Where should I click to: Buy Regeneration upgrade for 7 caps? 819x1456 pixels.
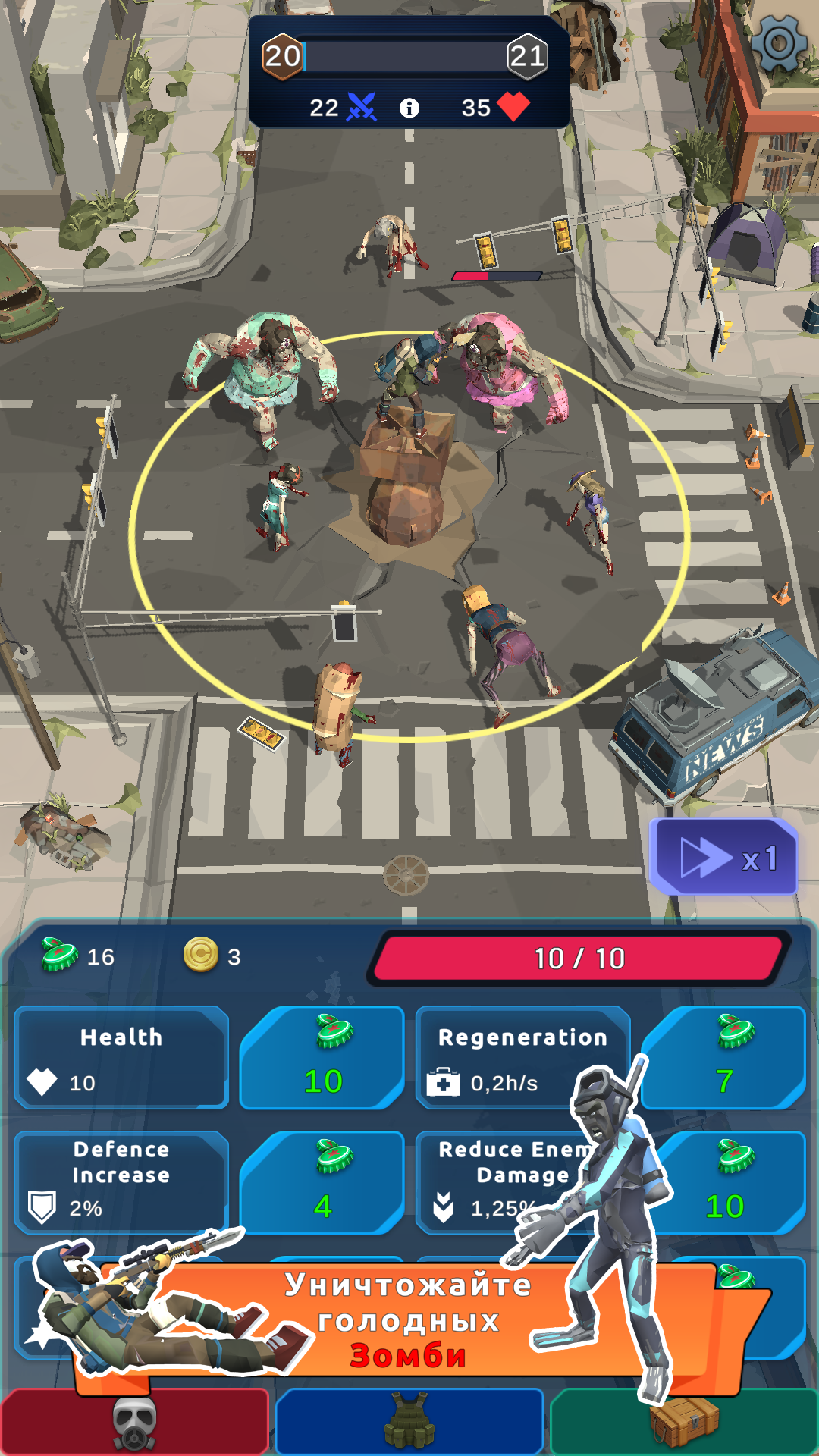(723, 1057)
